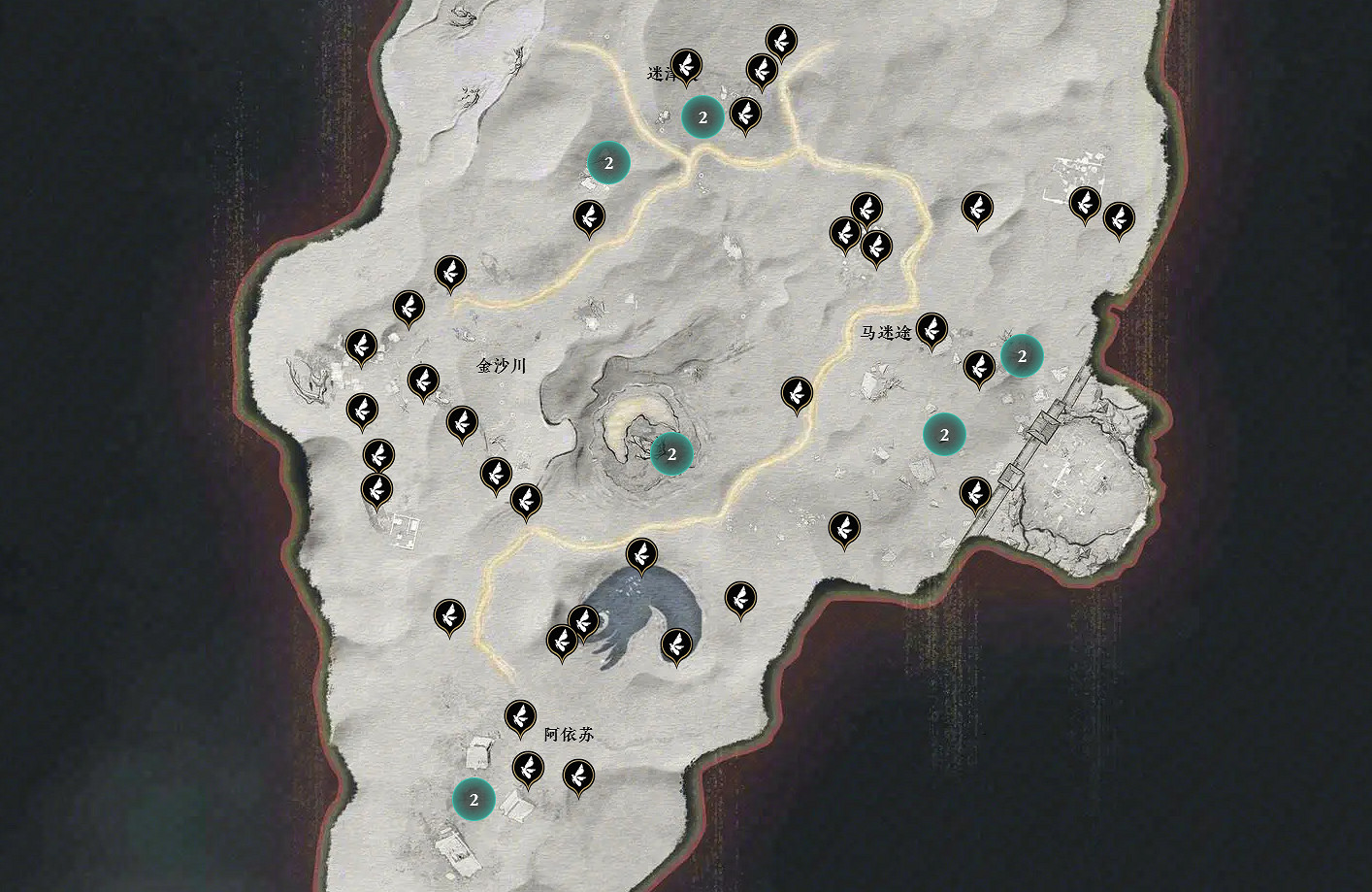The width and height of the screenshot is (1372, 892).
Task: Open the teal 2 cluster badge east of 马迷途
Action: point(1022,355)
